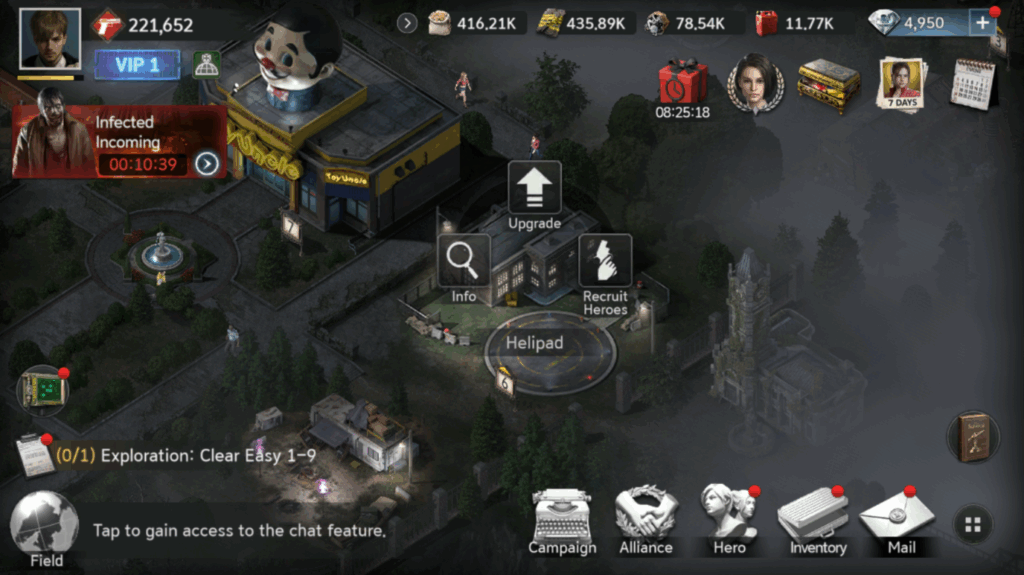
Task: Open the 7 Days event
Action: 900,83
